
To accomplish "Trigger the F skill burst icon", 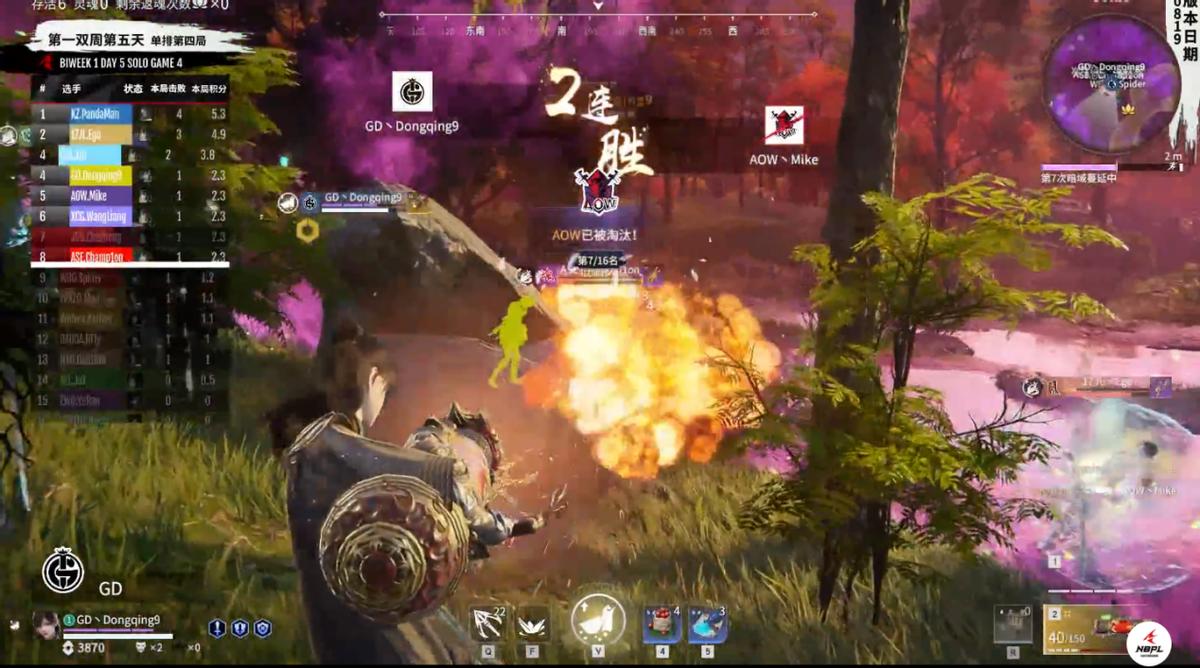I will (x=532, y=624).
